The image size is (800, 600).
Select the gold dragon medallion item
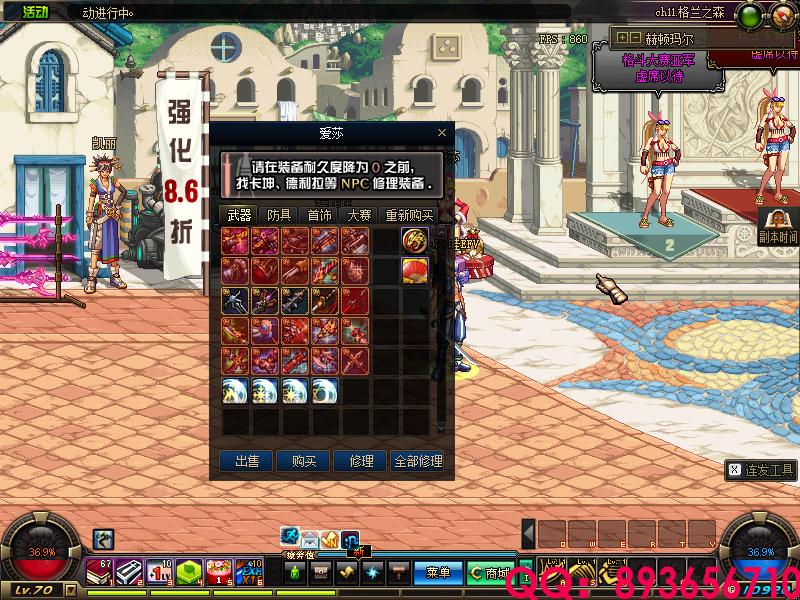pos(415,240)
